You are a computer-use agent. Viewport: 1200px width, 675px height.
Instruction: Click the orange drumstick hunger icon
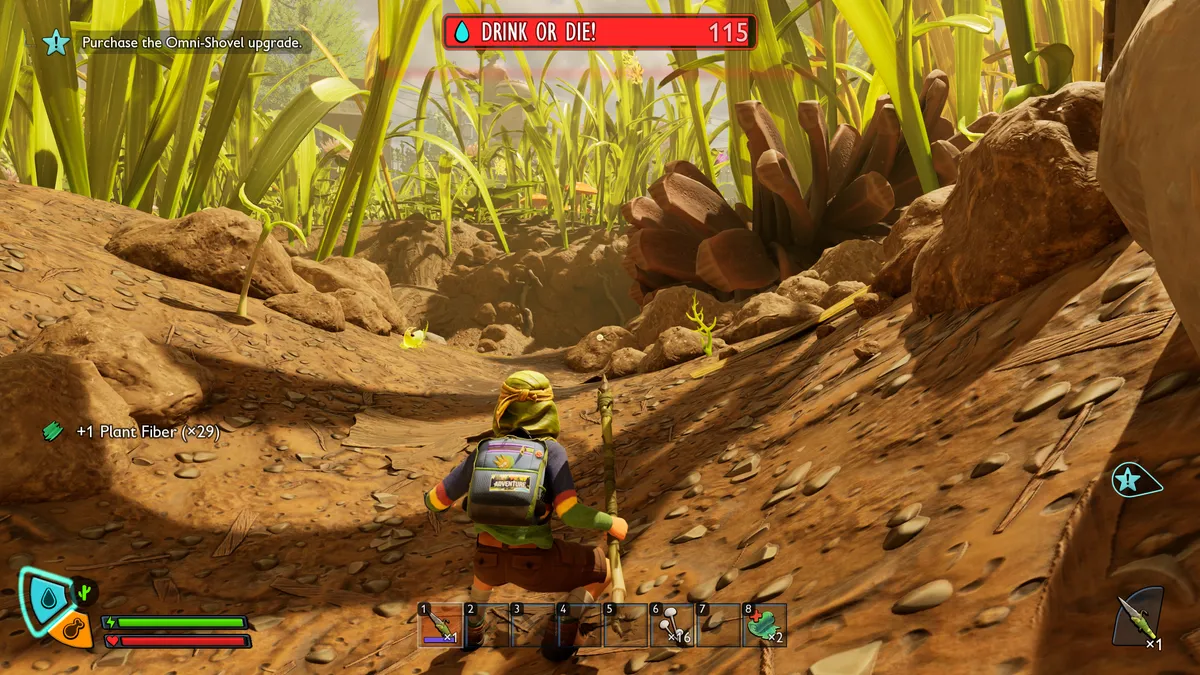(x=72, y=632)
